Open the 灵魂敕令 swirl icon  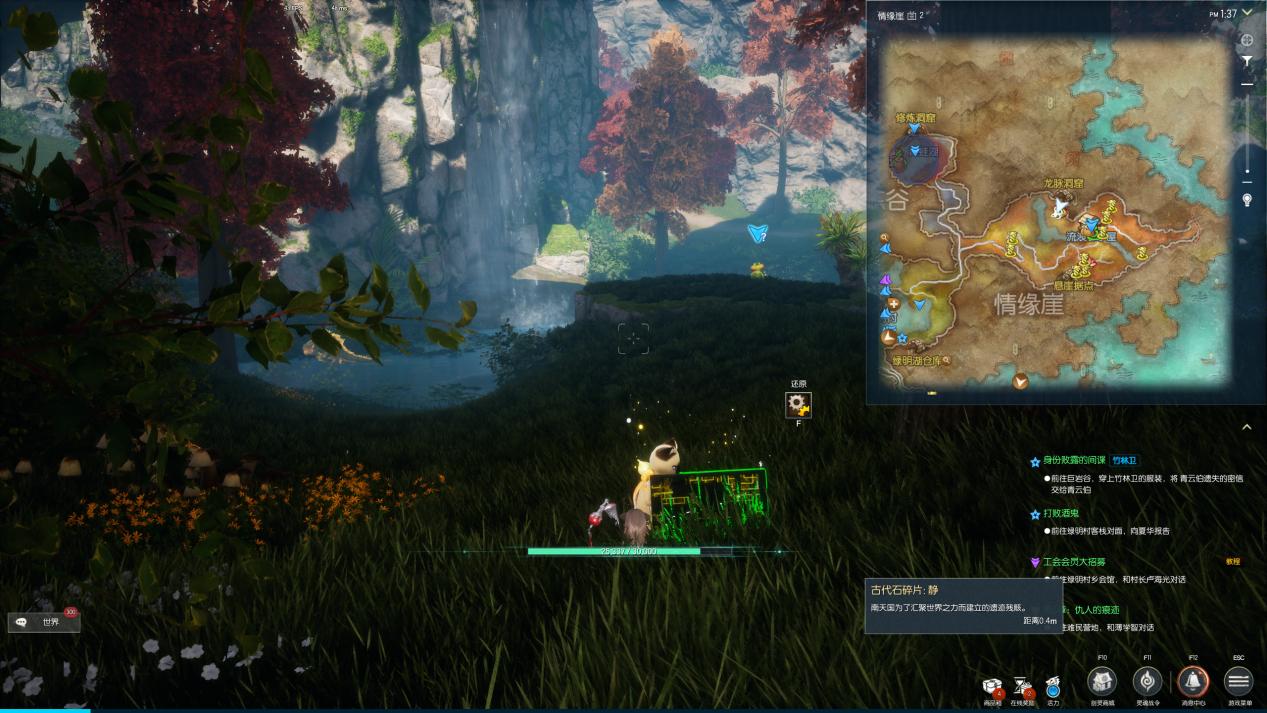pyautogui.click(x=1147, y=682)
